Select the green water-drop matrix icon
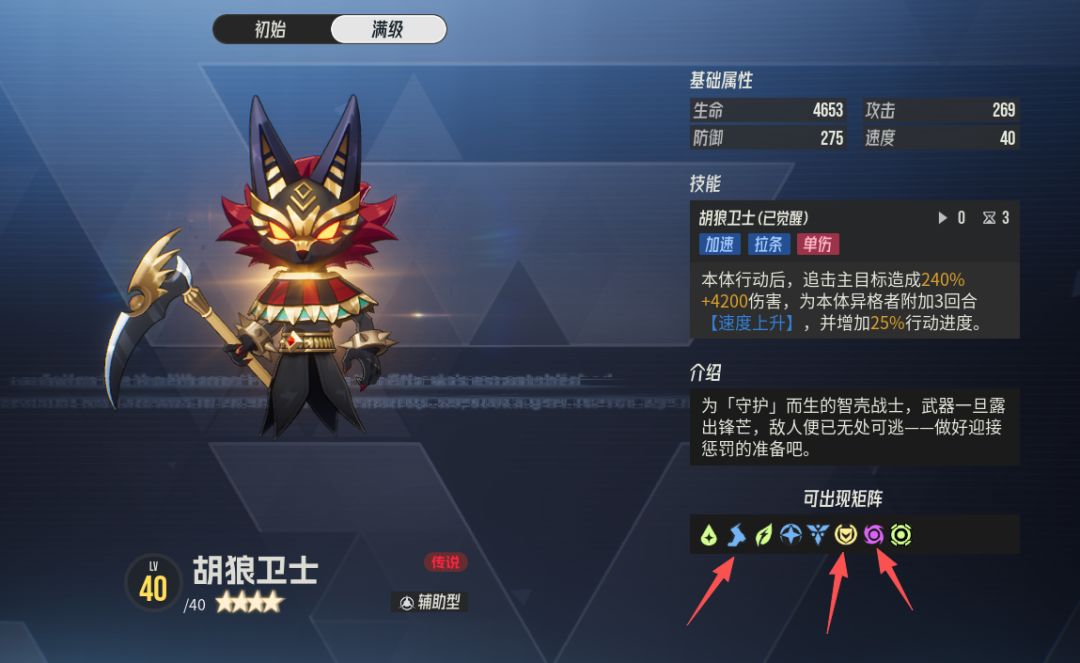The width and height of the screenshot is (1080, 663). (709, 536)
